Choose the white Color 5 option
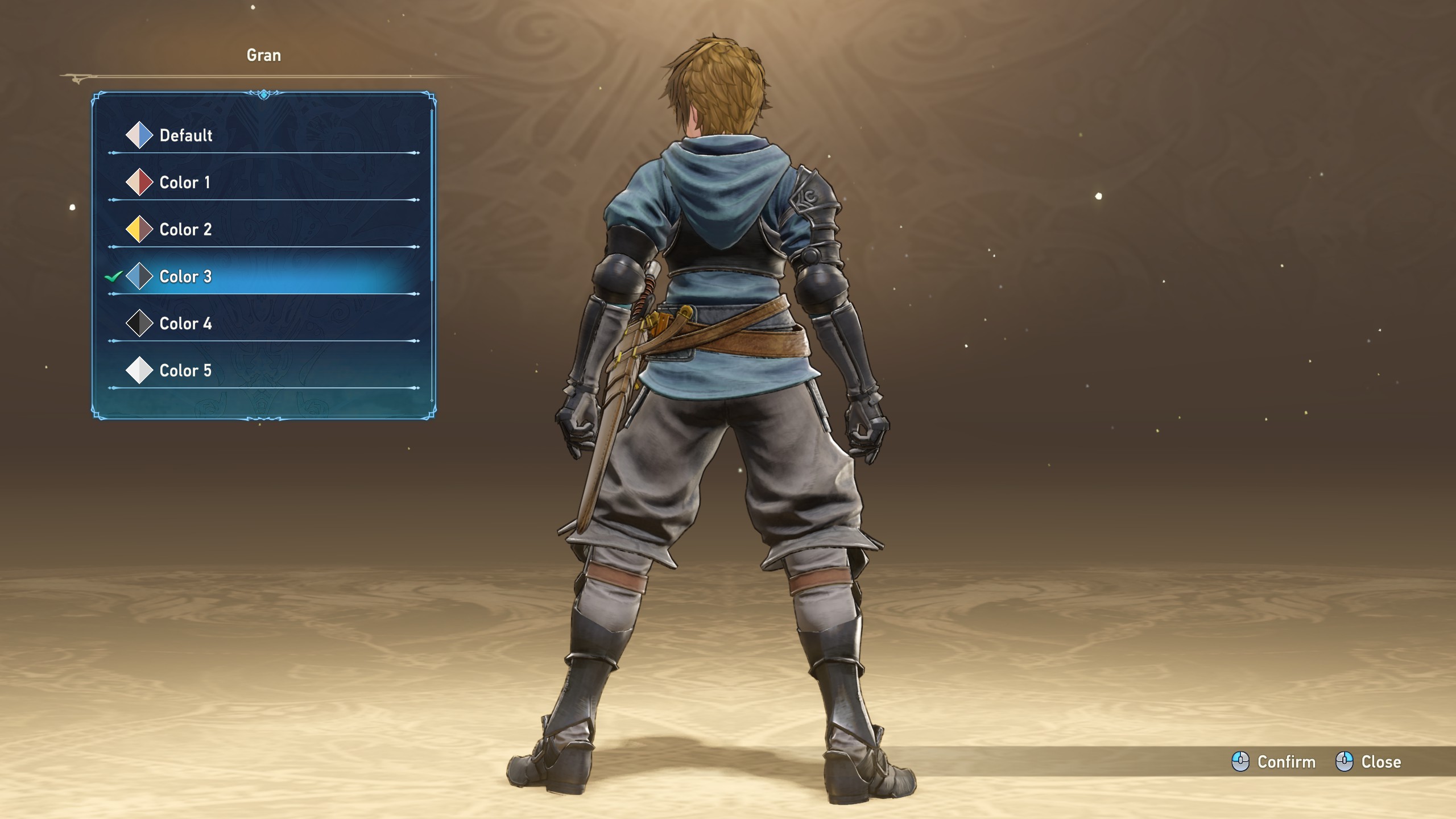 [185, 371]
